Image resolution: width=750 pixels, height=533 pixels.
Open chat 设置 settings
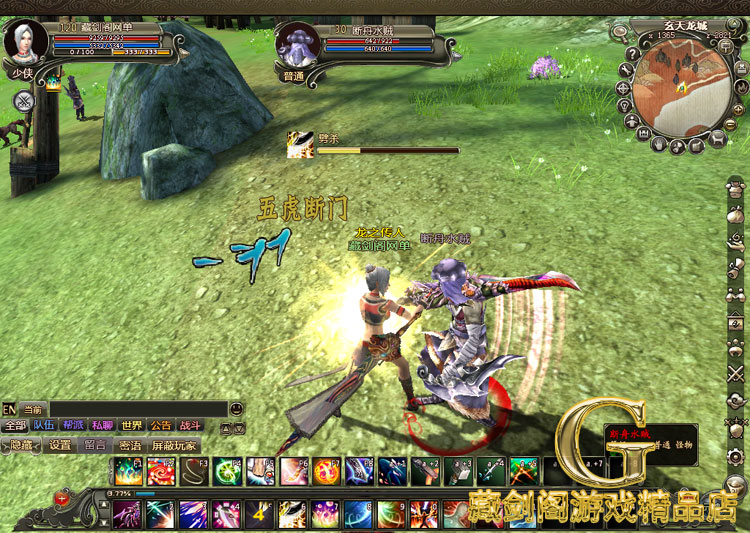tap(60, 445)
